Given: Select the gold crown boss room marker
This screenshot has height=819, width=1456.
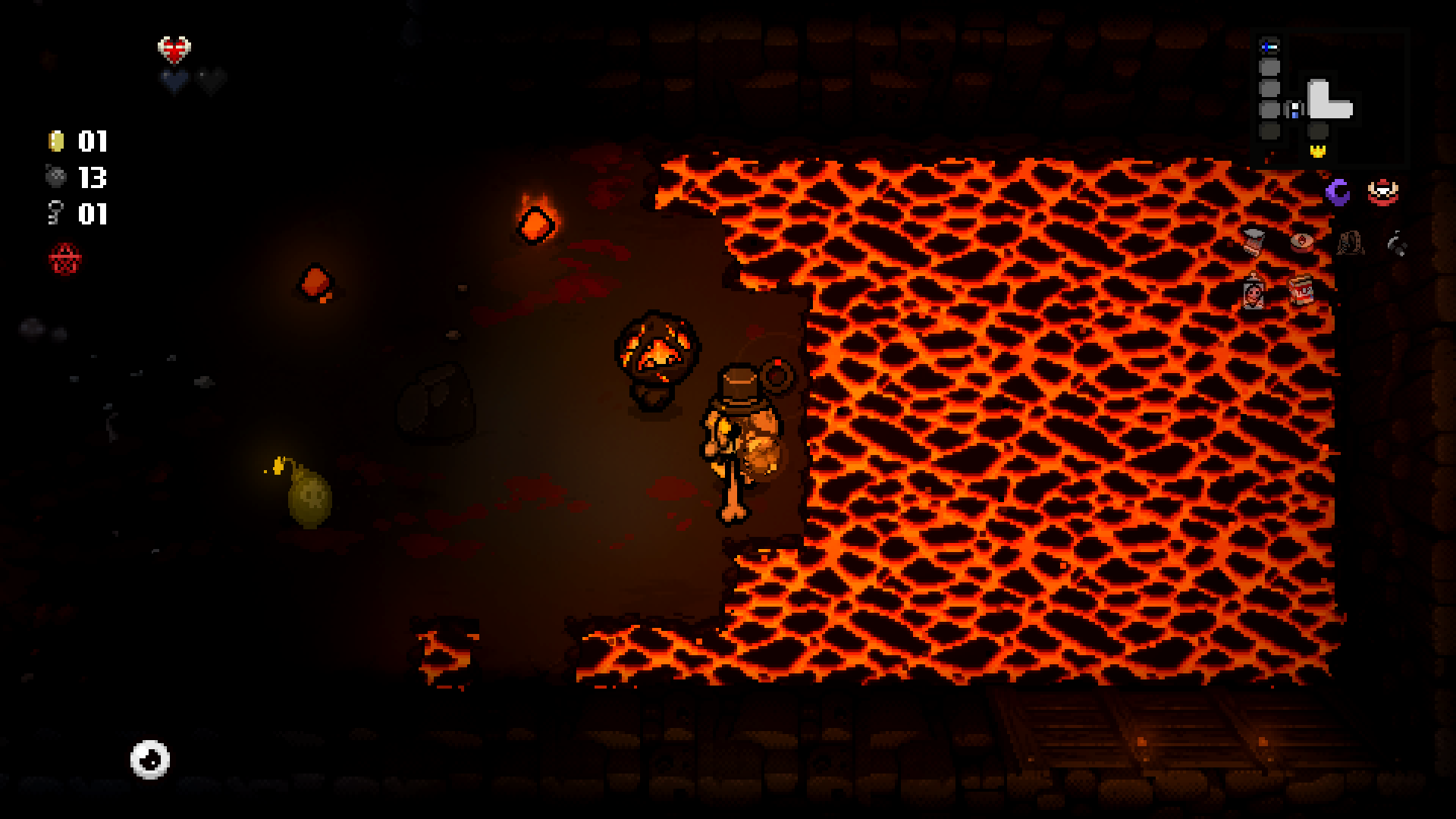Looking at the screenshot, I should tap(1318, 151).
